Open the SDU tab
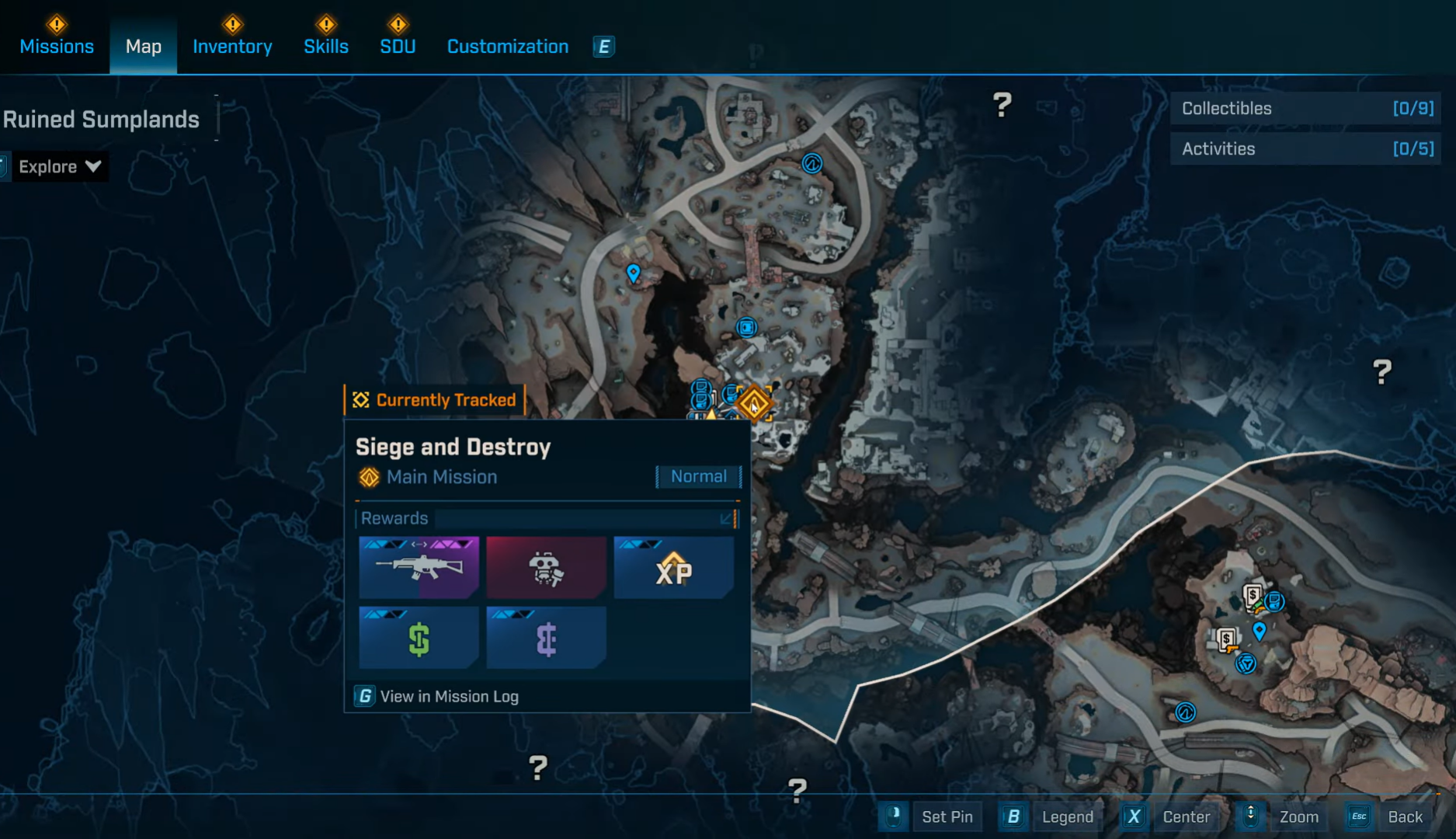Screen dimensions: 1456x839 coord(398,47)
